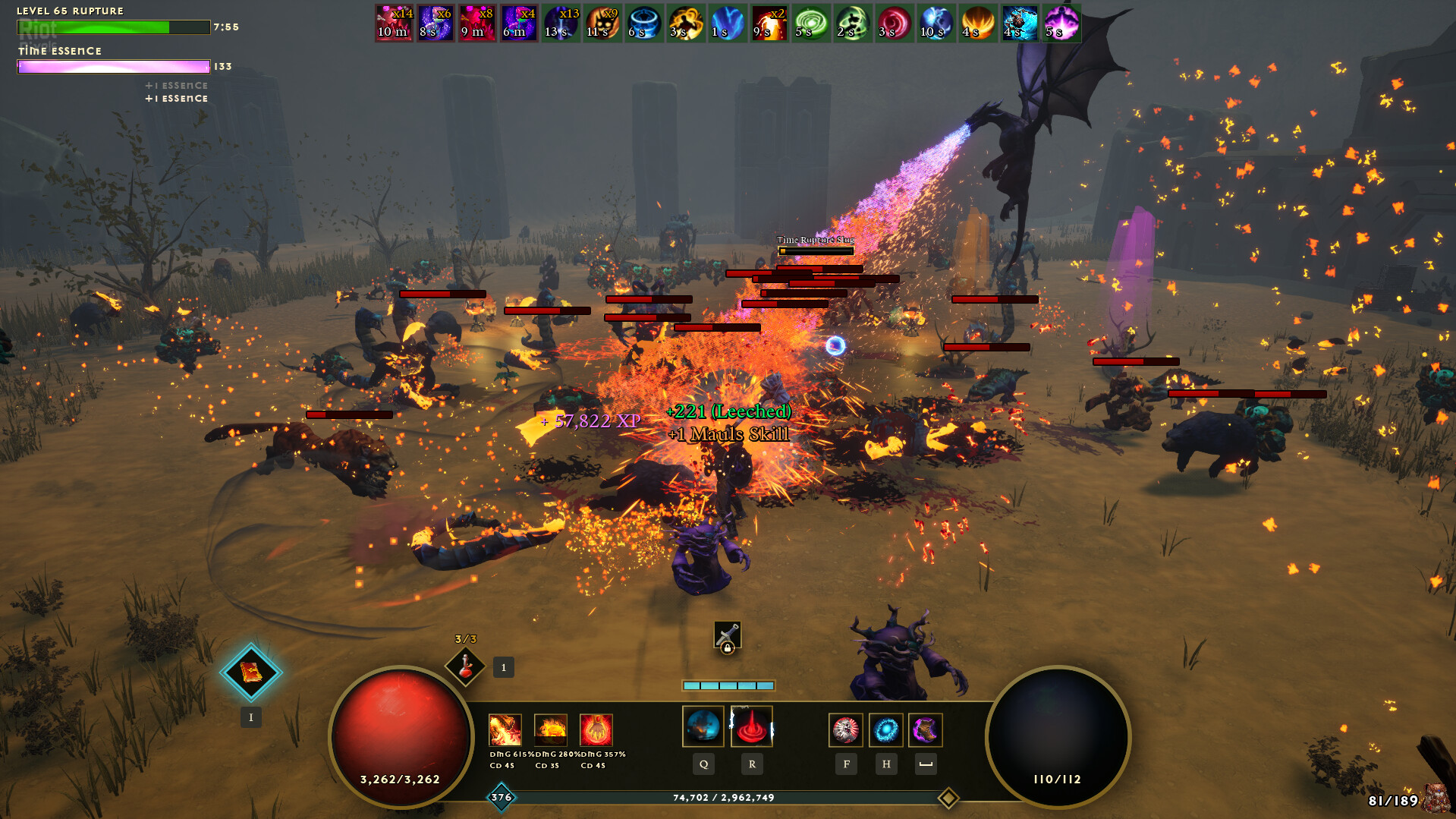Image resolution: width=1456 pixels, height=819 pixels.
Task: Inspect the x2 fire buff icon
Action: point(769,23)
